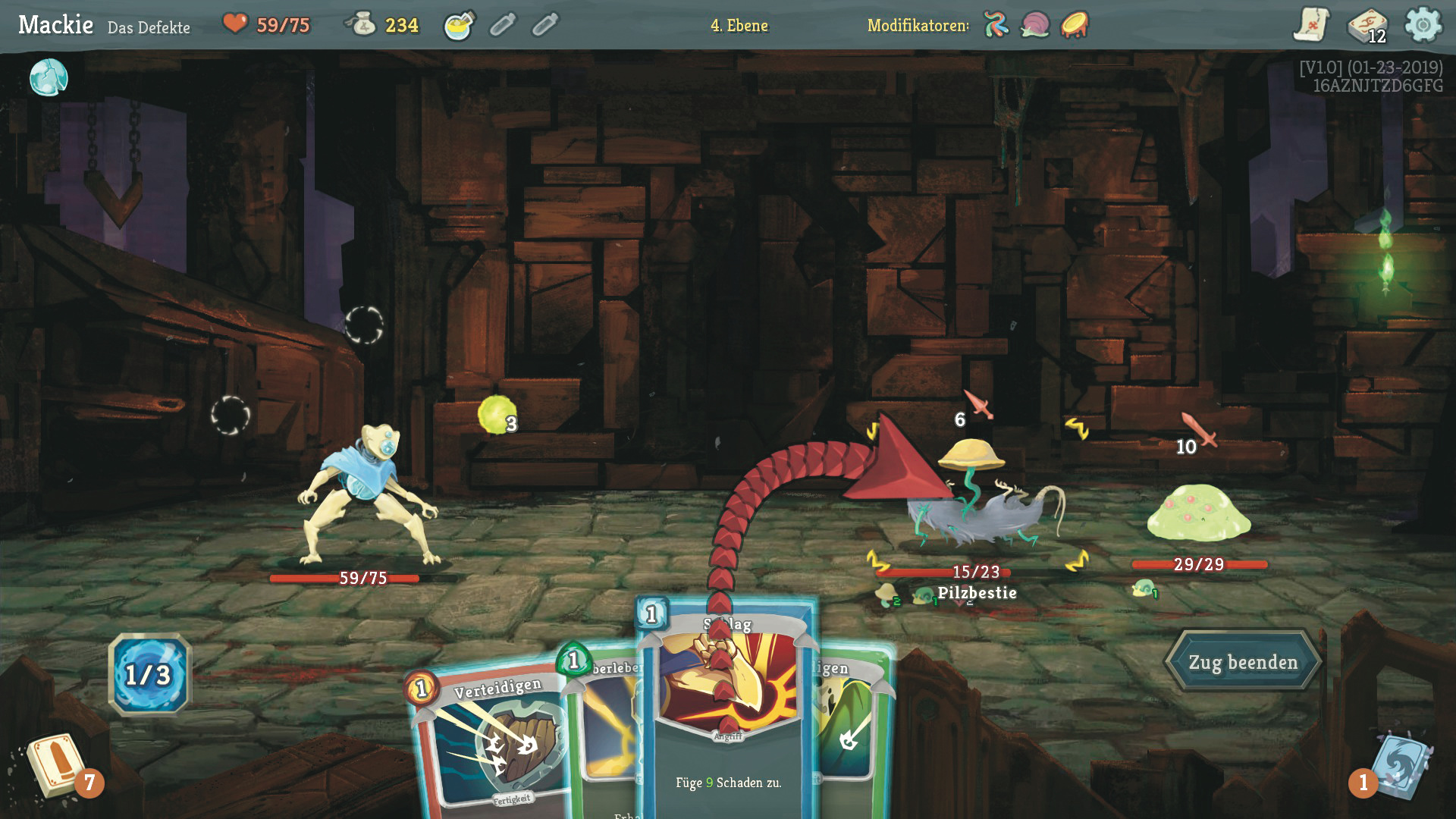1456x819 pixels.
Task: Target the green slime enemy
Action: click(x=1198, y=512)
